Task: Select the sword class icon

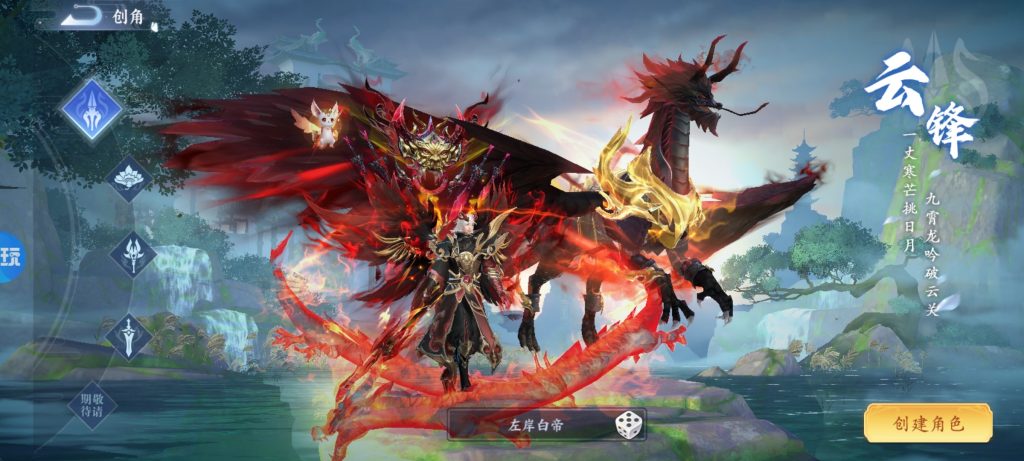Action: (130, 335)
